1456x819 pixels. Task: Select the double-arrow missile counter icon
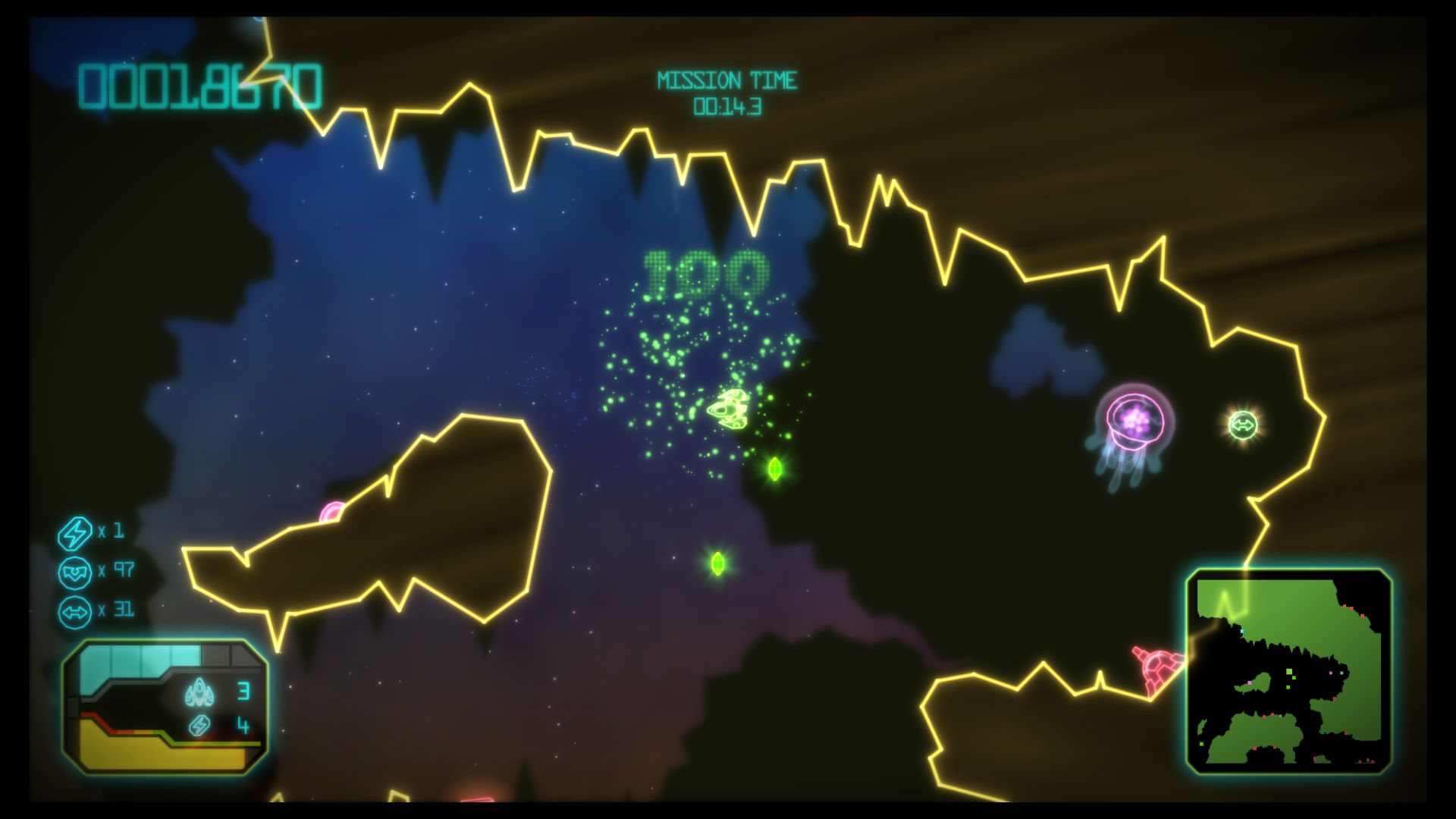click(x=75, y=613)
